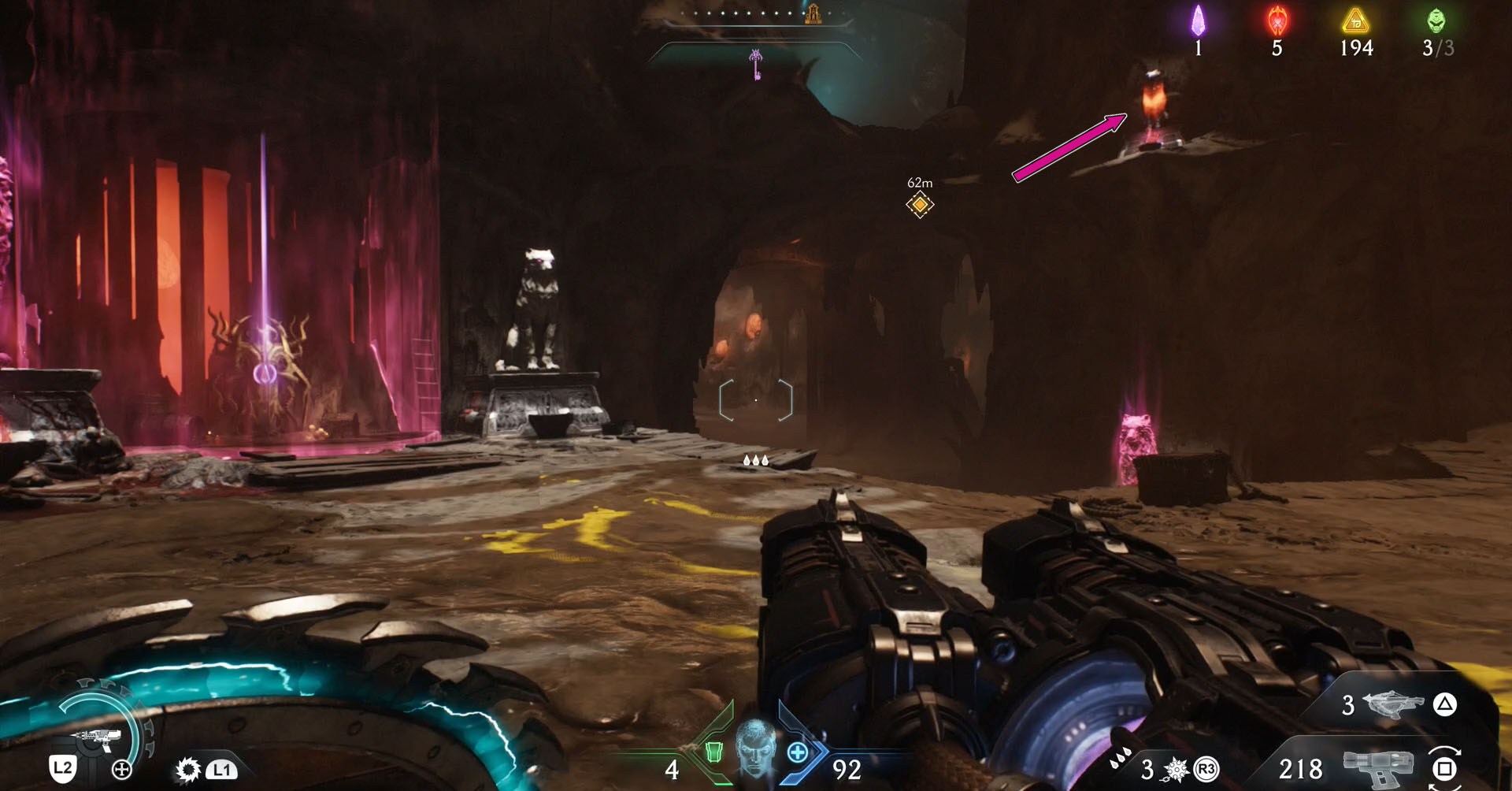Click the green Slayer helmet lives icon

coord(1436,21)
